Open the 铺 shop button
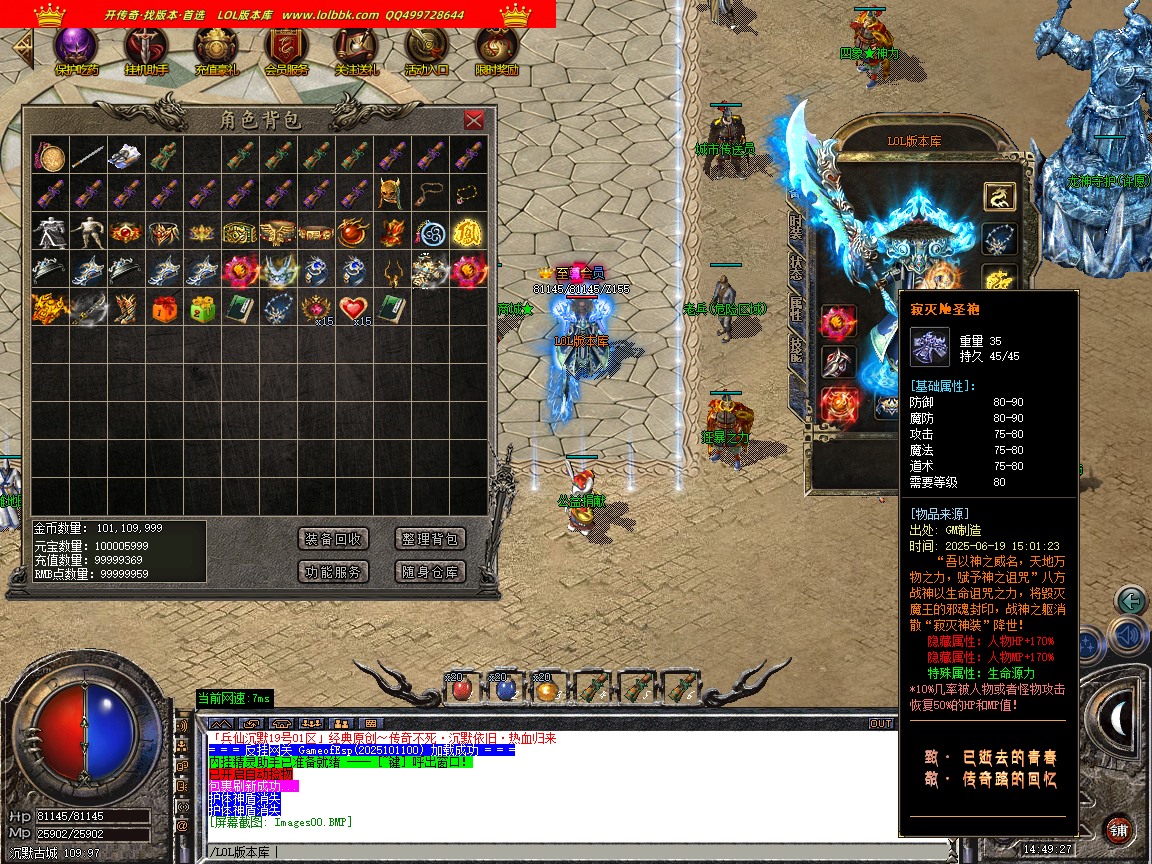This screenshot has width=1152, height=864. pos(1119,830)
